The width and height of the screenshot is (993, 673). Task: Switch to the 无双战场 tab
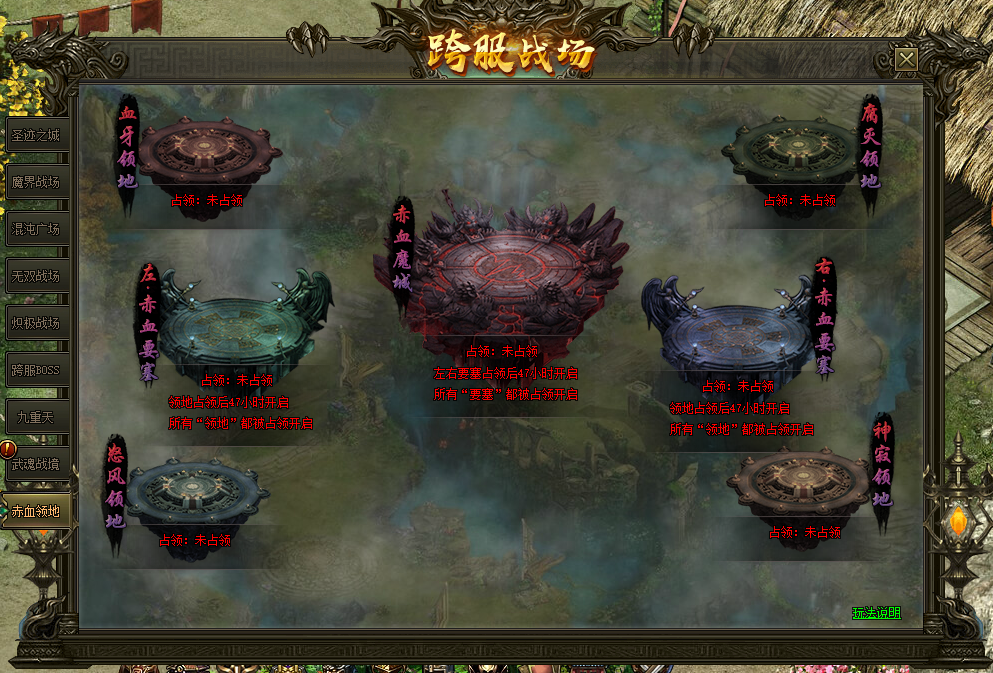click(x=37, y=276)
